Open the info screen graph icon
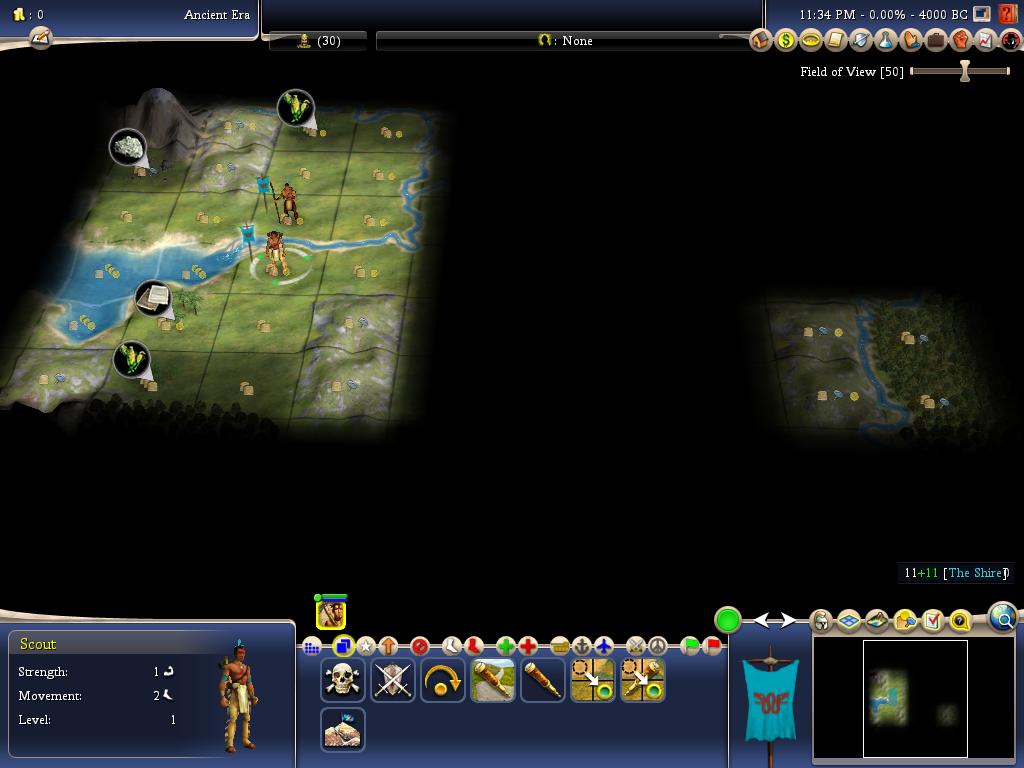1024x768 pixels. tap(986, 40)
